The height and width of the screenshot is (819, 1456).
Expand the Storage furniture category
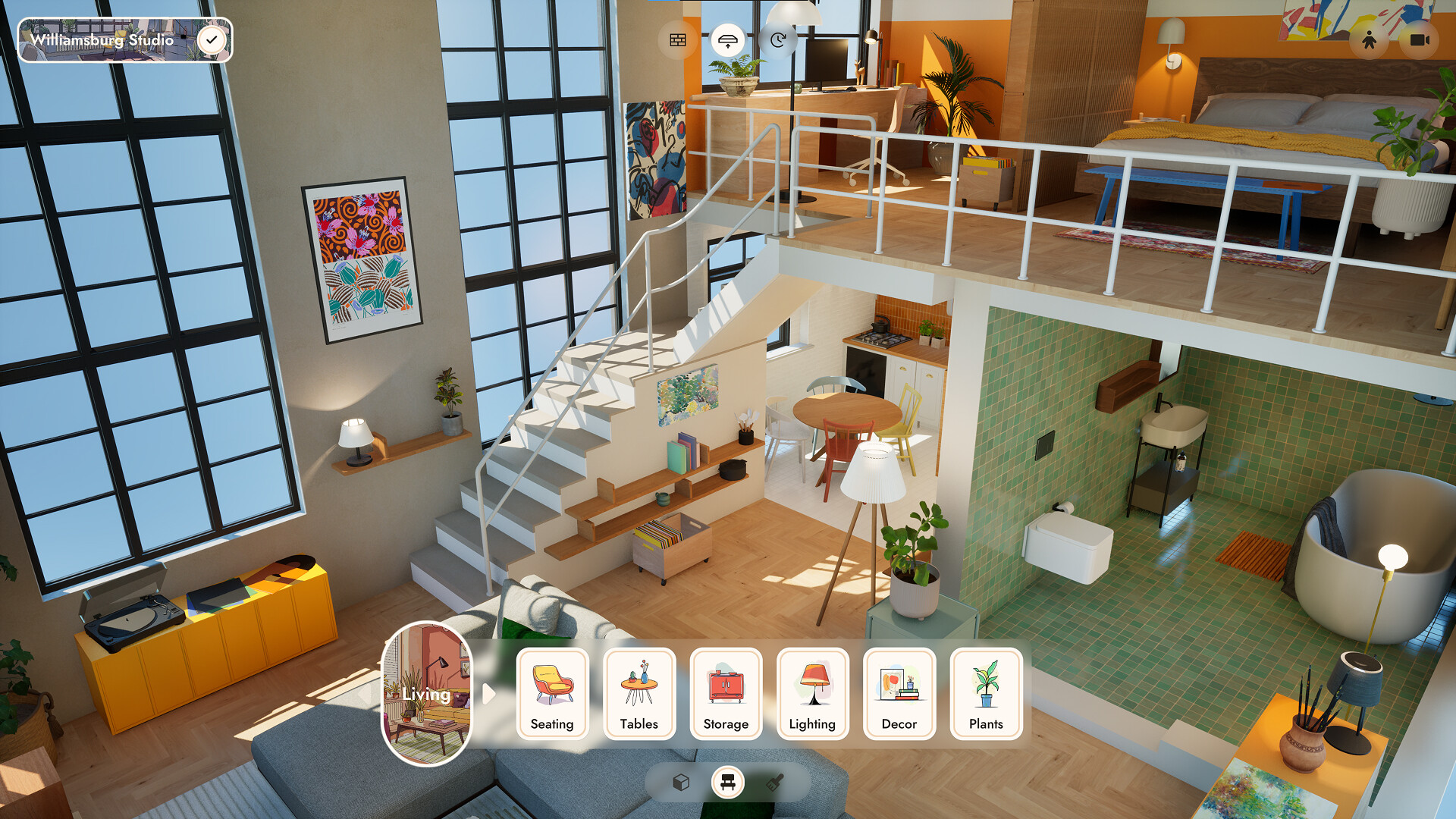click(726, 695)
